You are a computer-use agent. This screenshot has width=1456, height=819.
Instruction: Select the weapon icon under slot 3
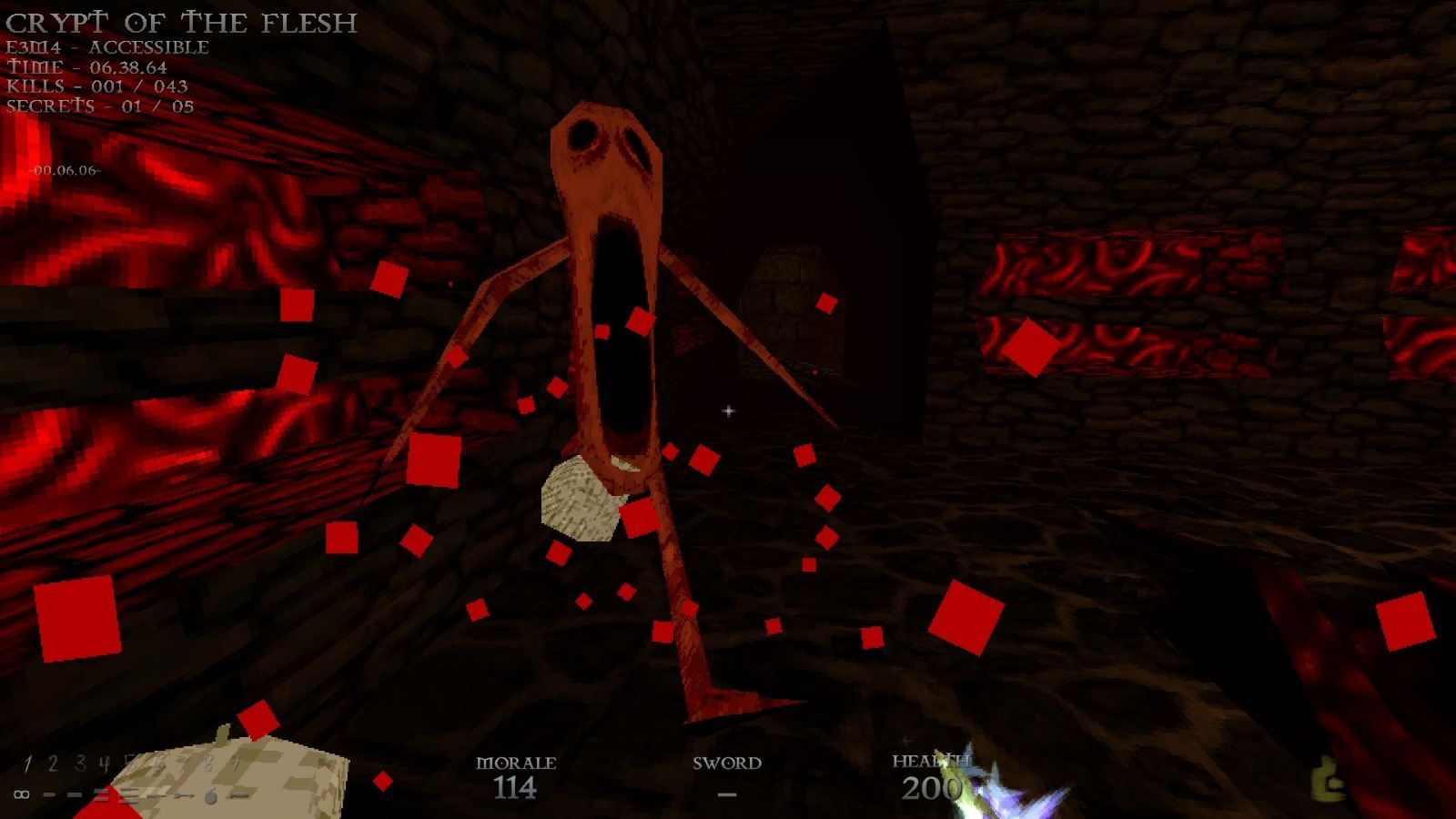(75, 794)
